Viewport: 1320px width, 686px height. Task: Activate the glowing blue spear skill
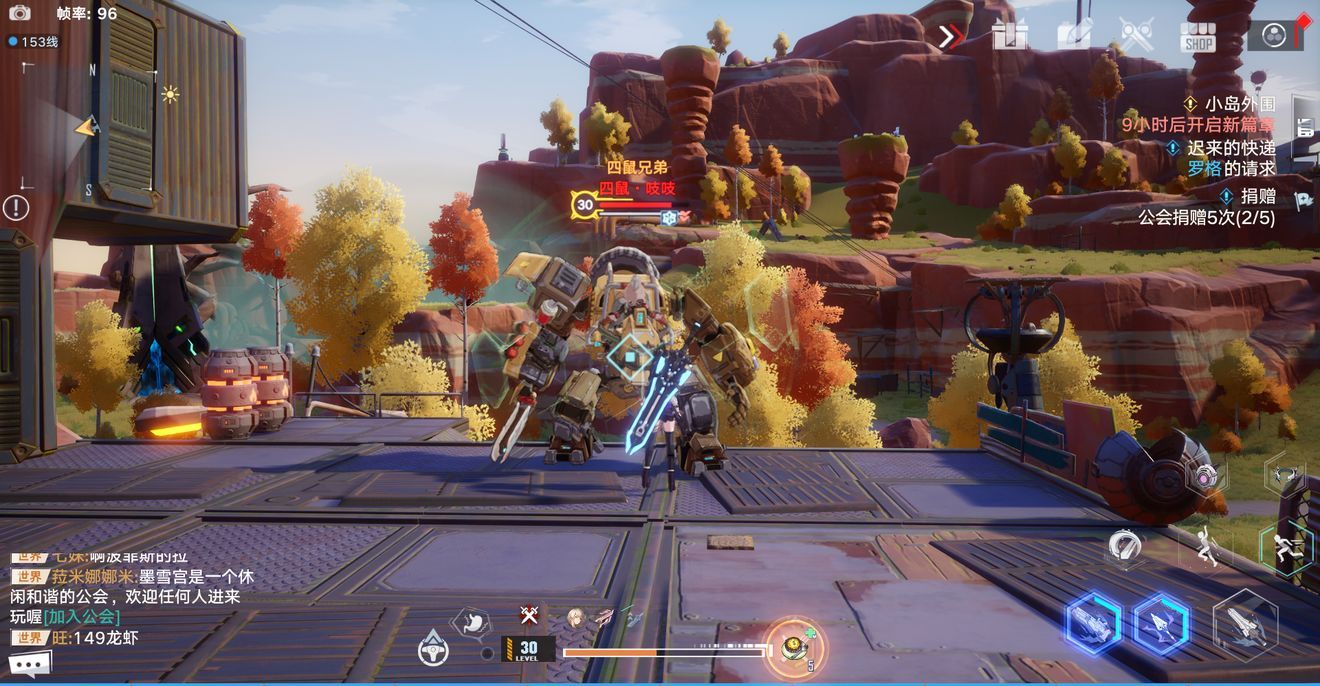pyautogui.click(x=1160, y=623)
